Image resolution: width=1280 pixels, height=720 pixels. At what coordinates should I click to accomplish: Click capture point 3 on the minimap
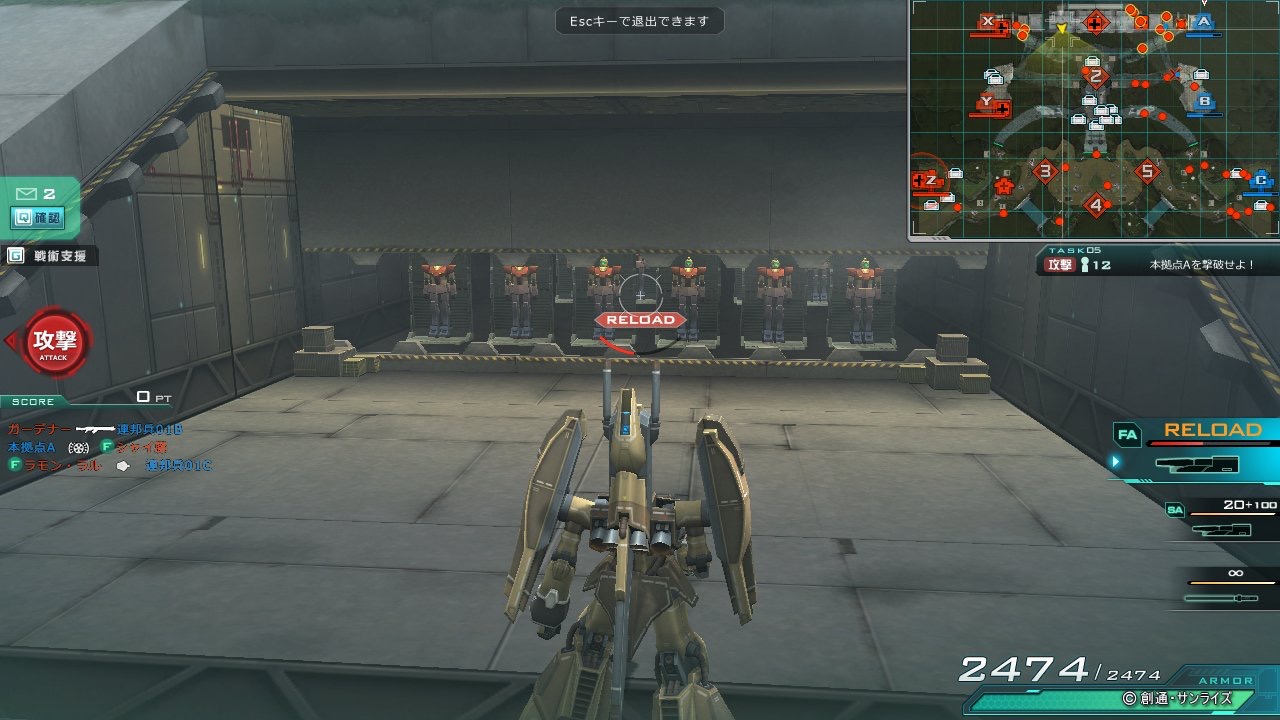pos(1045,171)
